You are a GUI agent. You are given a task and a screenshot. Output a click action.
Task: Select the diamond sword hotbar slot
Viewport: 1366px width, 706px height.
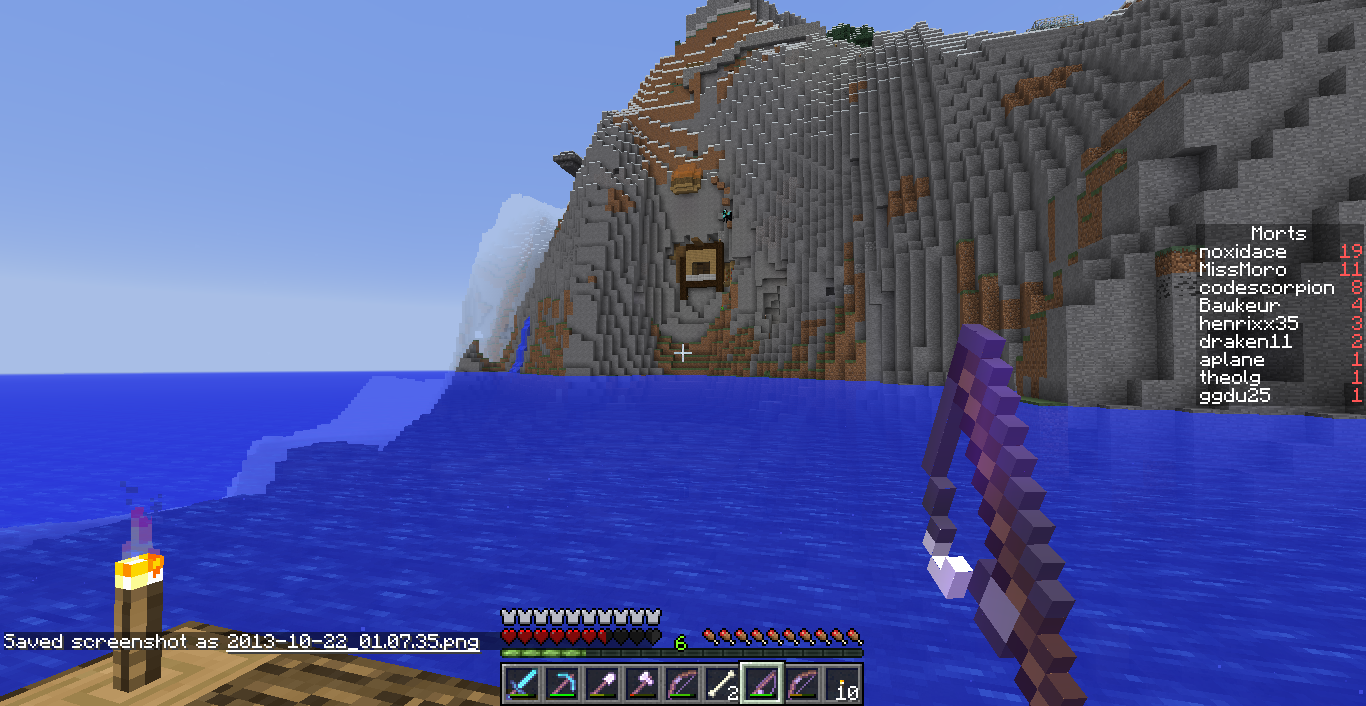click(x=522, y=685)
